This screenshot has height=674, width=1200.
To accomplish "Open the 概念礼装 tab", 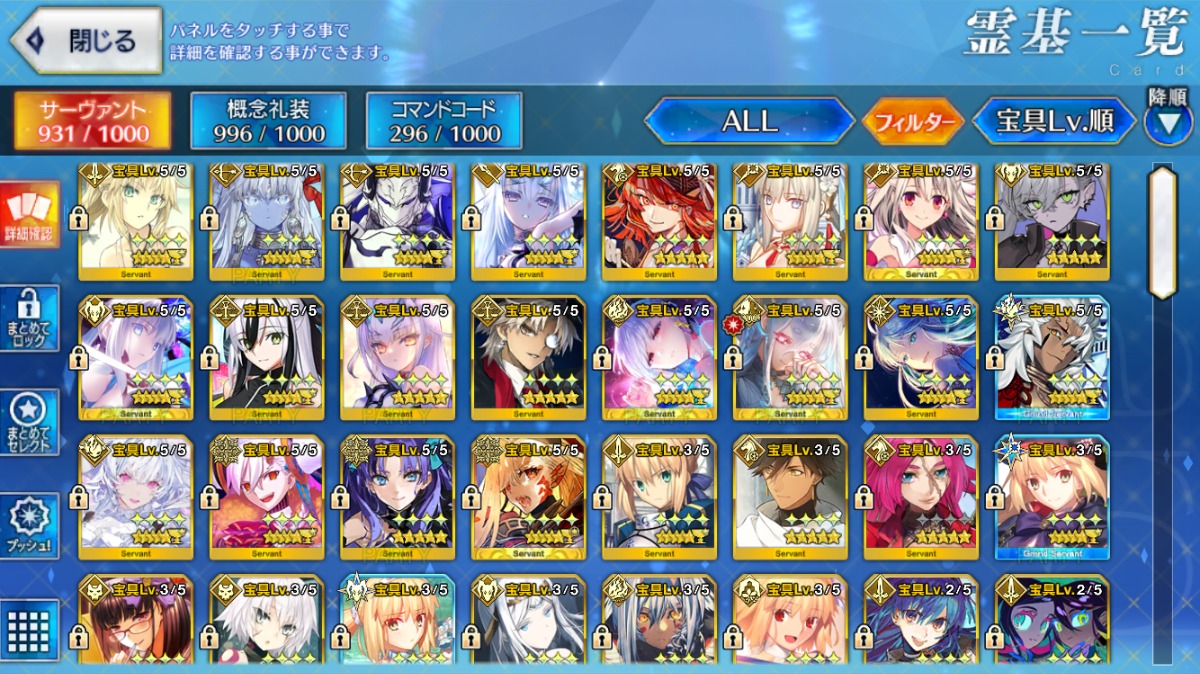I will (268, 121).
